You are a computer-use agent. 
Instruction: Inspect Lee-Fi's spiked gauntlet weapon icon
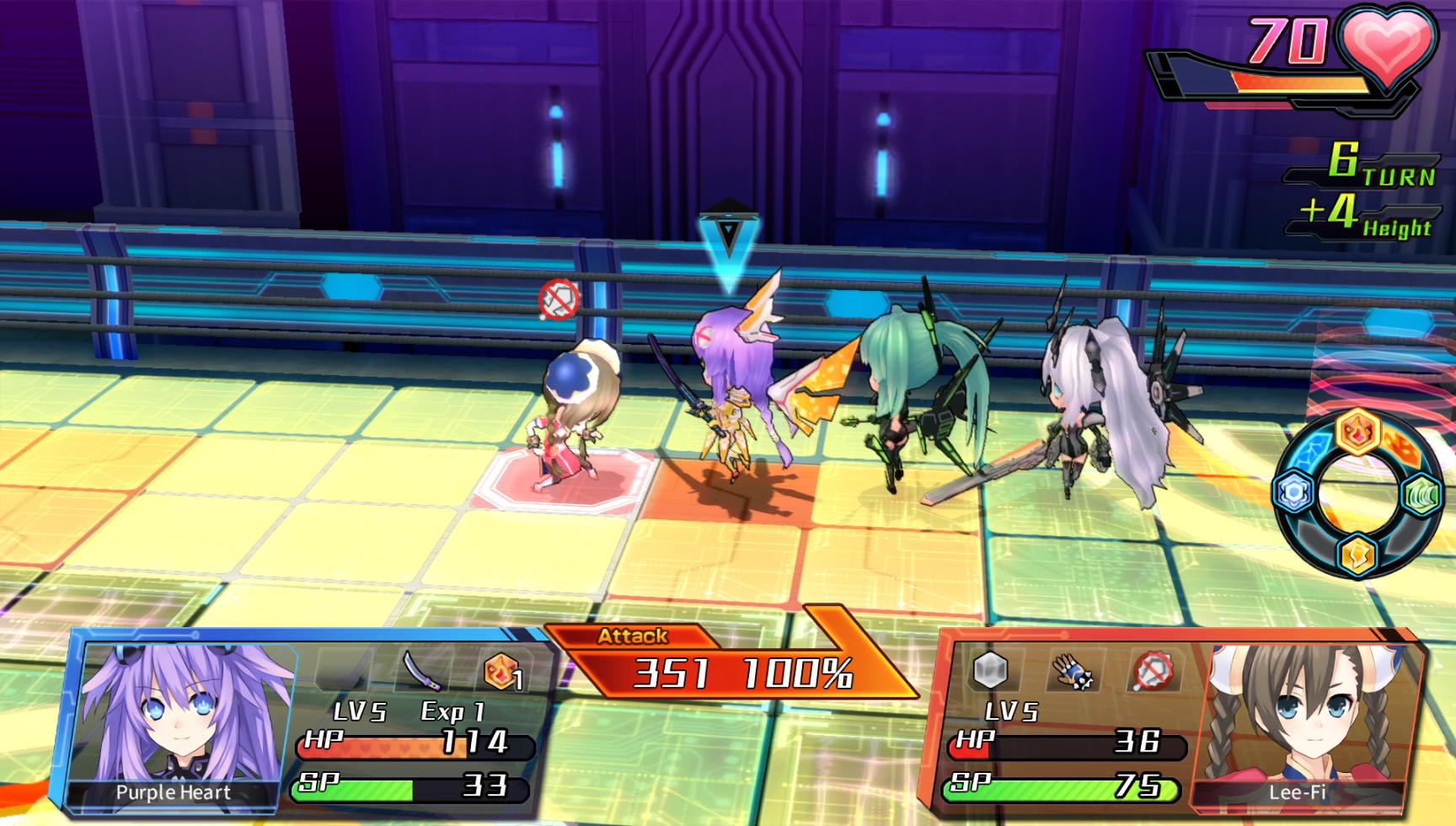[1071, 671]
